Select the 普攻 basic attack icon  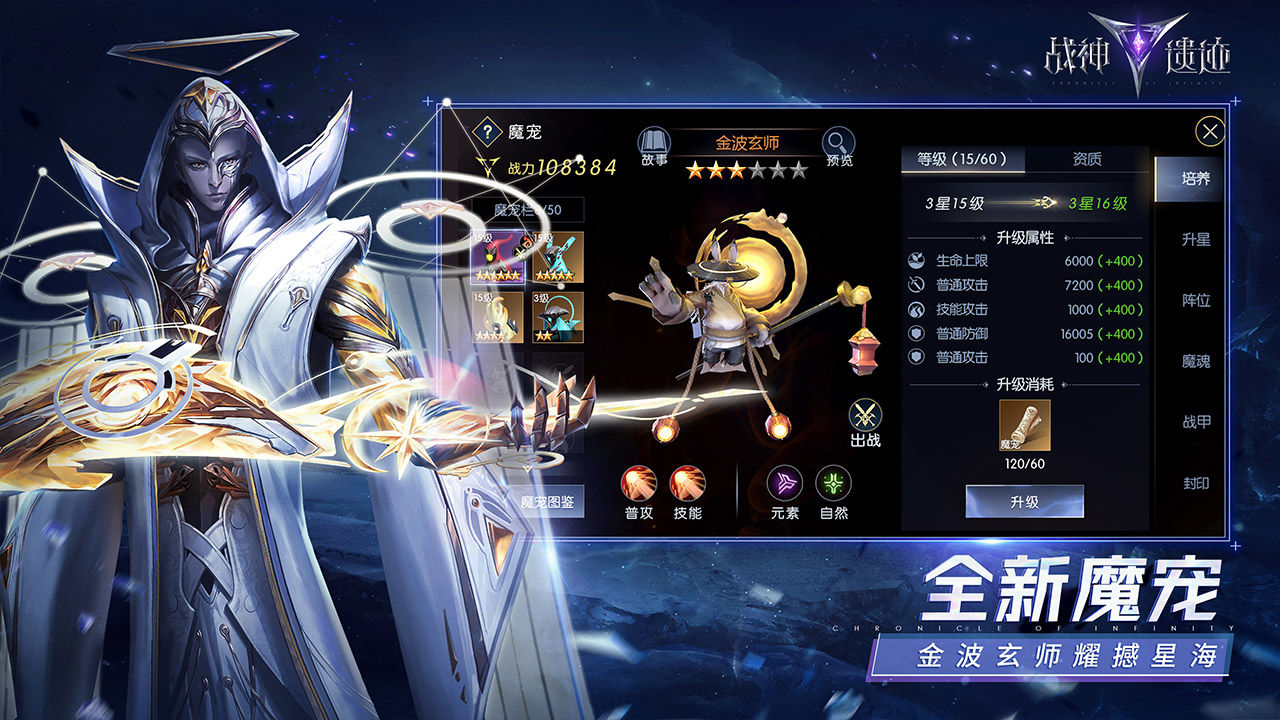click(x=640, y=482)
